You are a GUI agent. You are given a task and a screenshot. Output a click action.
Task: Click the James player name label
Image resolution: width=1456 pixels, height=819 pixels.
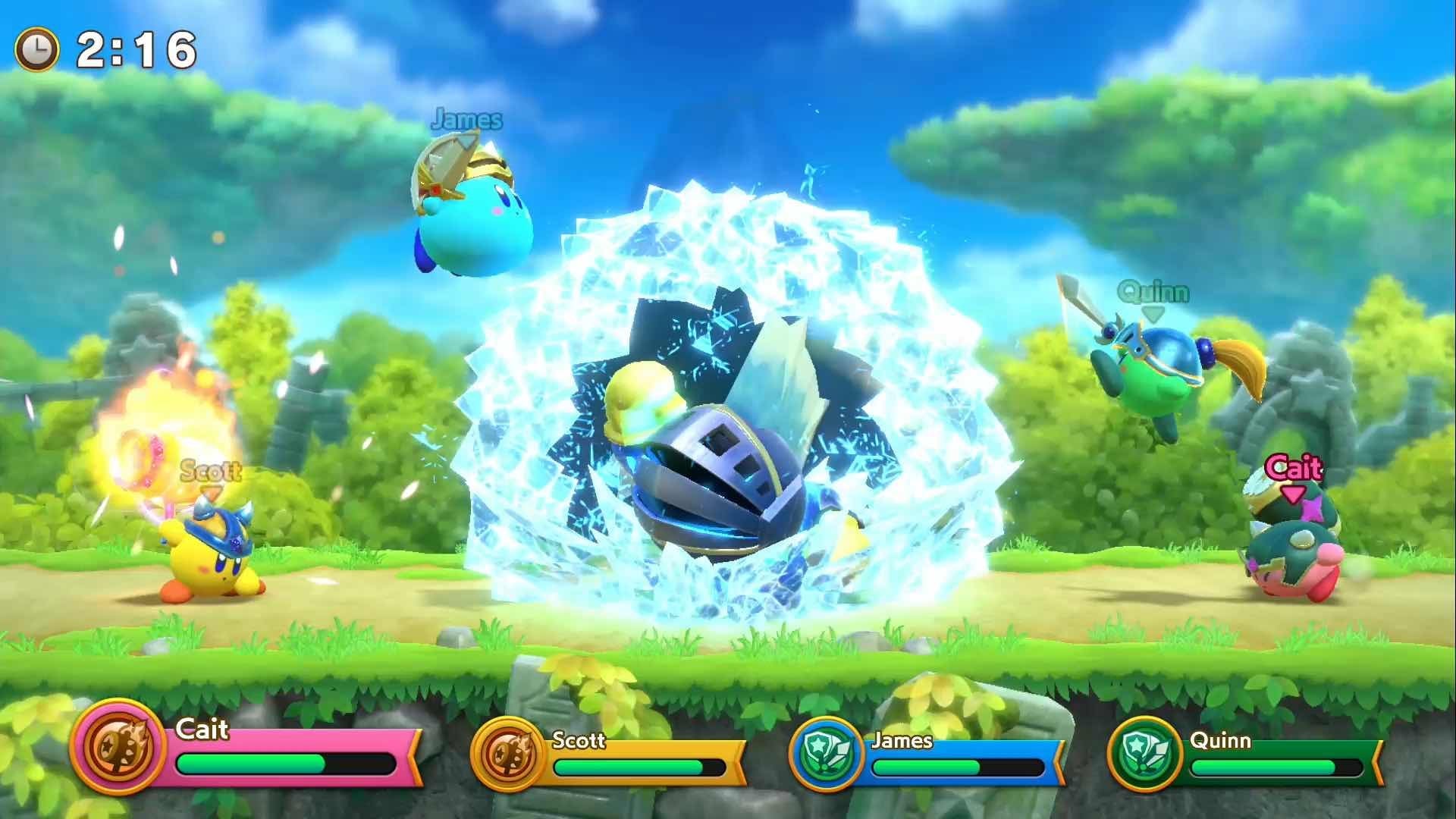904,742
